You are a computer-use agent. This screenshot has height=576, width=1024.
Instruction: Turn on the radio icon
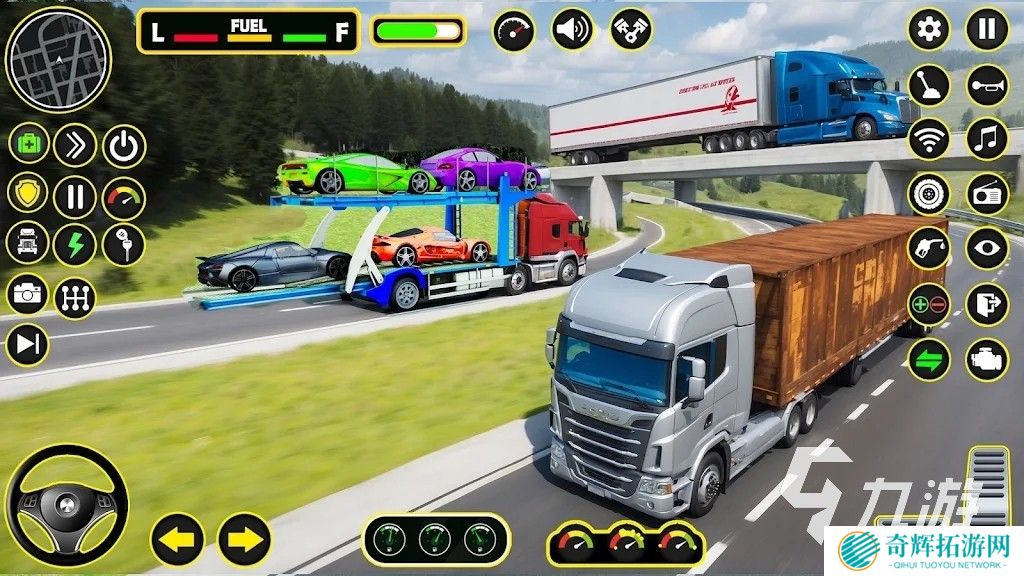pos(986,194)
